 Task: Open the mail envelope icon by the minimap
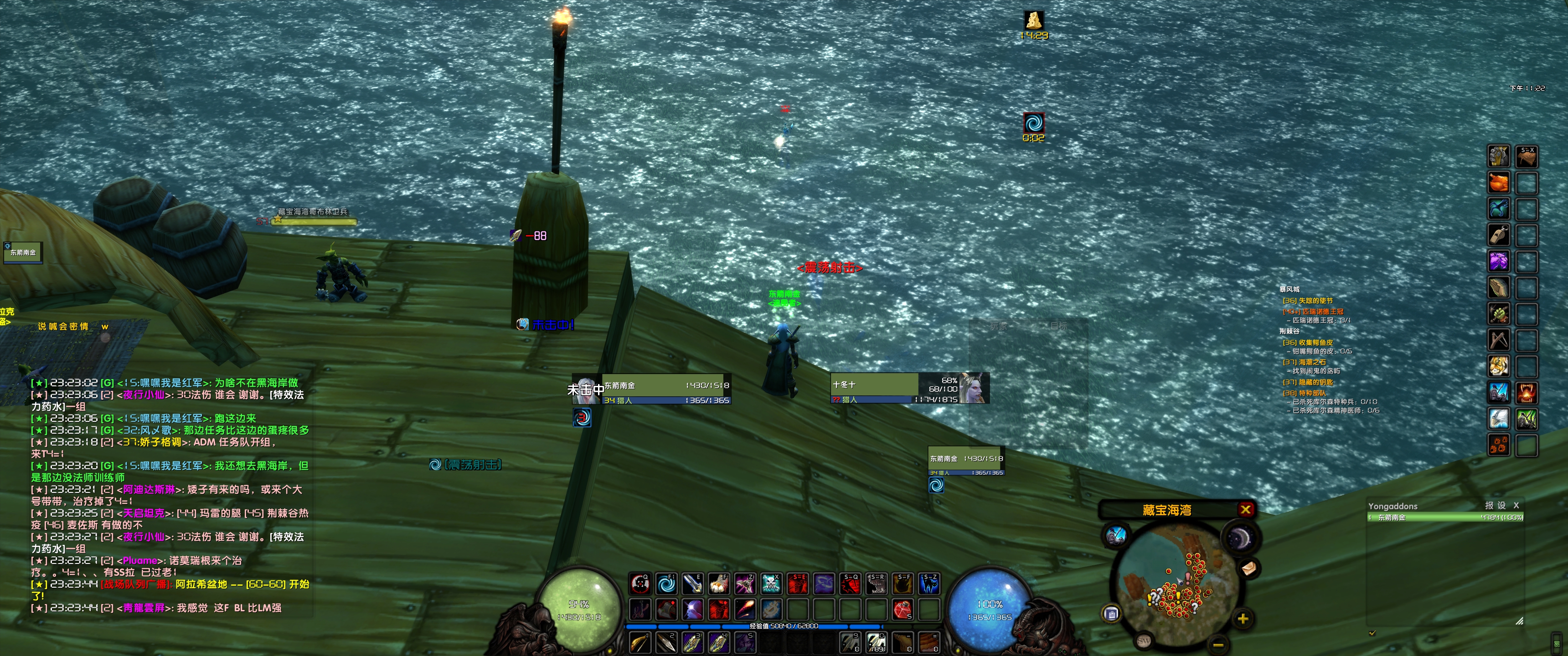(x=1248, y=568)
